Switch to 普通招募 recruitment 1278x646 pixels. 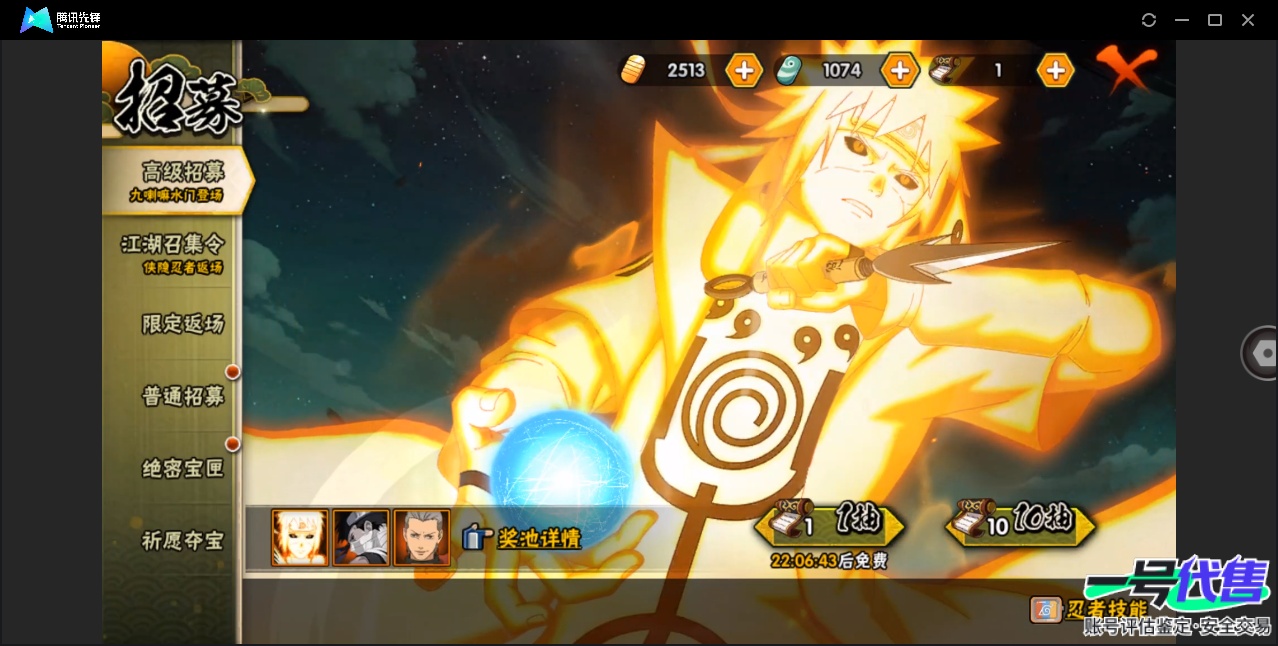pos(182,396)
